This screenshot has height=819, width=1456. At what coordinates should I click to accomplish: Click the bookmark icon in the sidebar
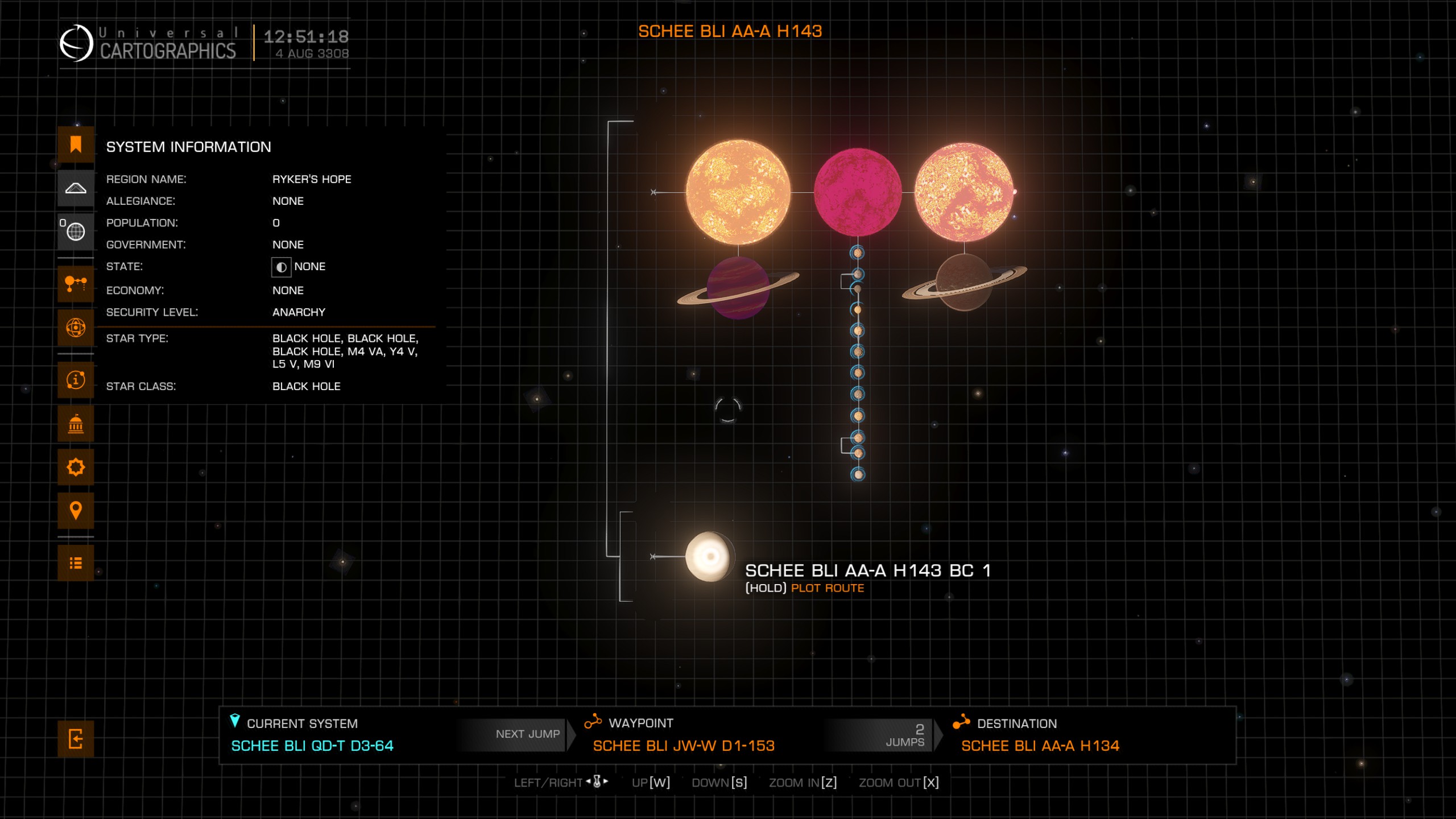(76, 144)
